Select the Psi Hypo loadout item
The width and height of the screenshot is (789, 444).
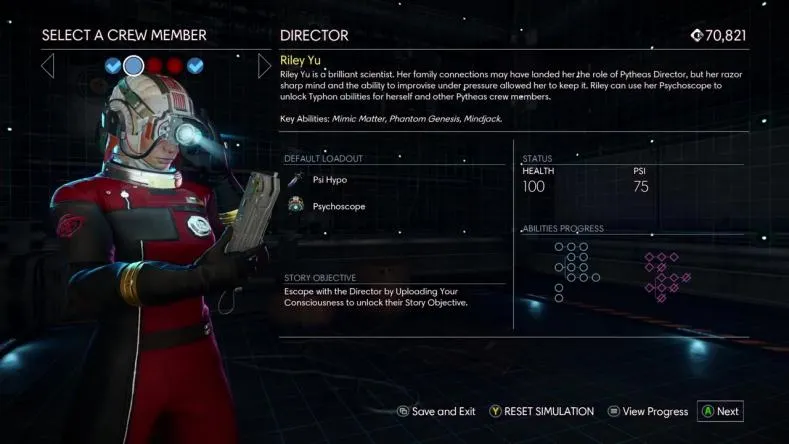point(329,180)
